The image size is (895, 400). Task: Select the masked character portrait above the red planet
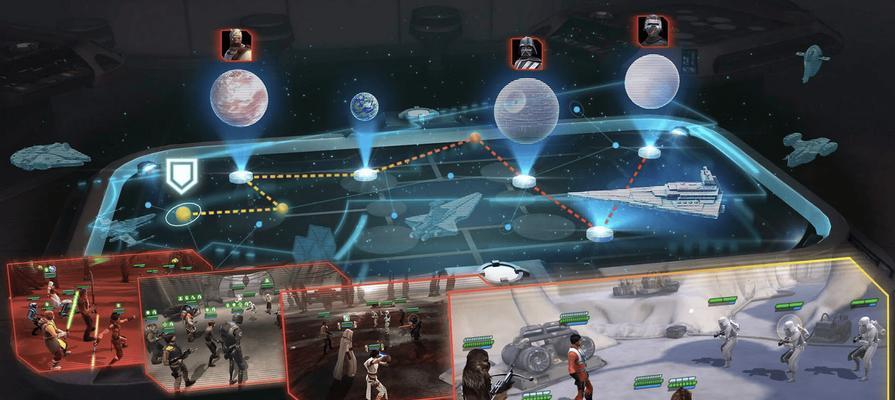click(x=237, y=45)
